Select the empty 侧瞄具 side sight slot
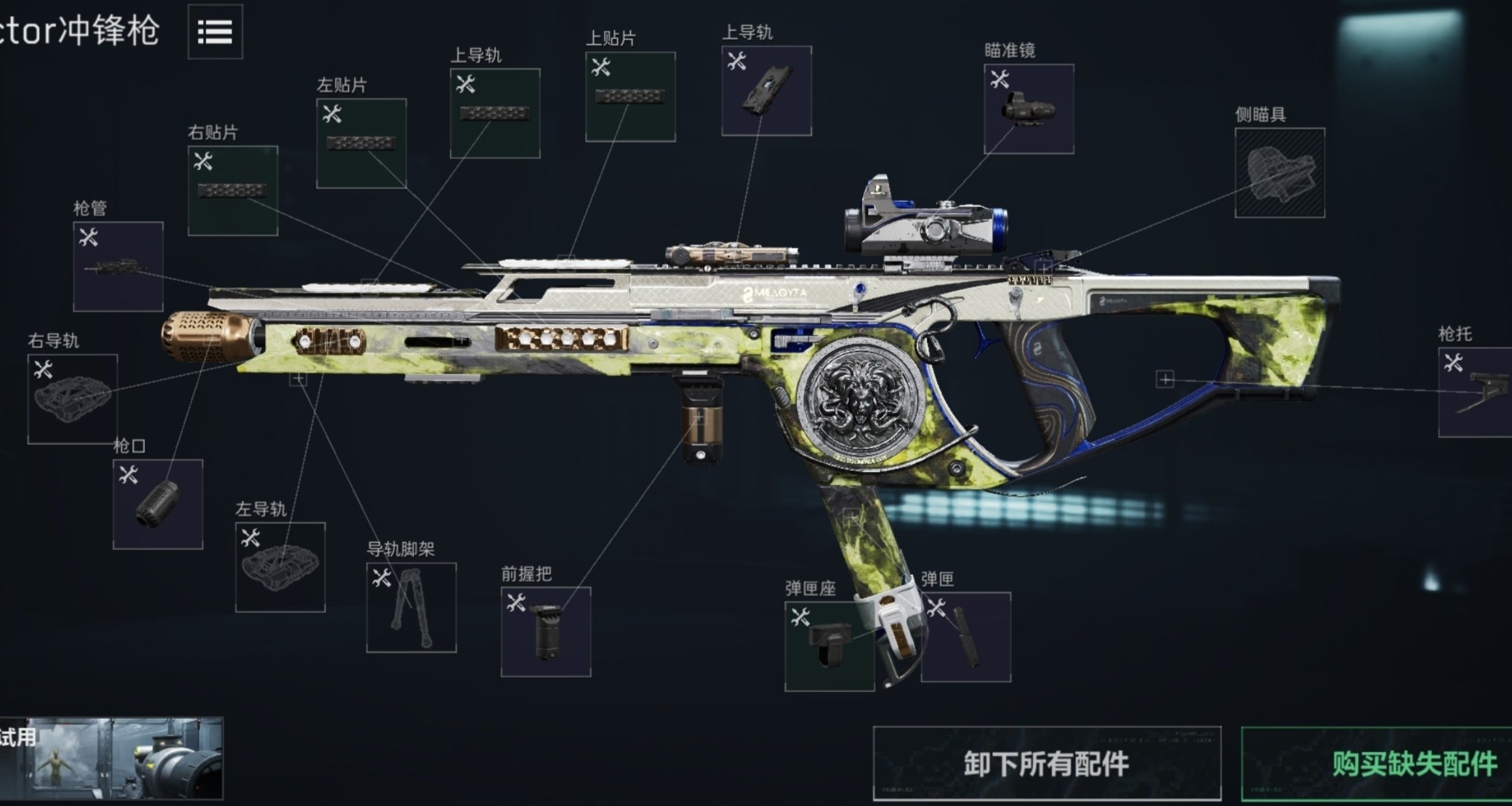Image resolution: width=1512 pixels, height=806 pixels. pos(1279,173)
